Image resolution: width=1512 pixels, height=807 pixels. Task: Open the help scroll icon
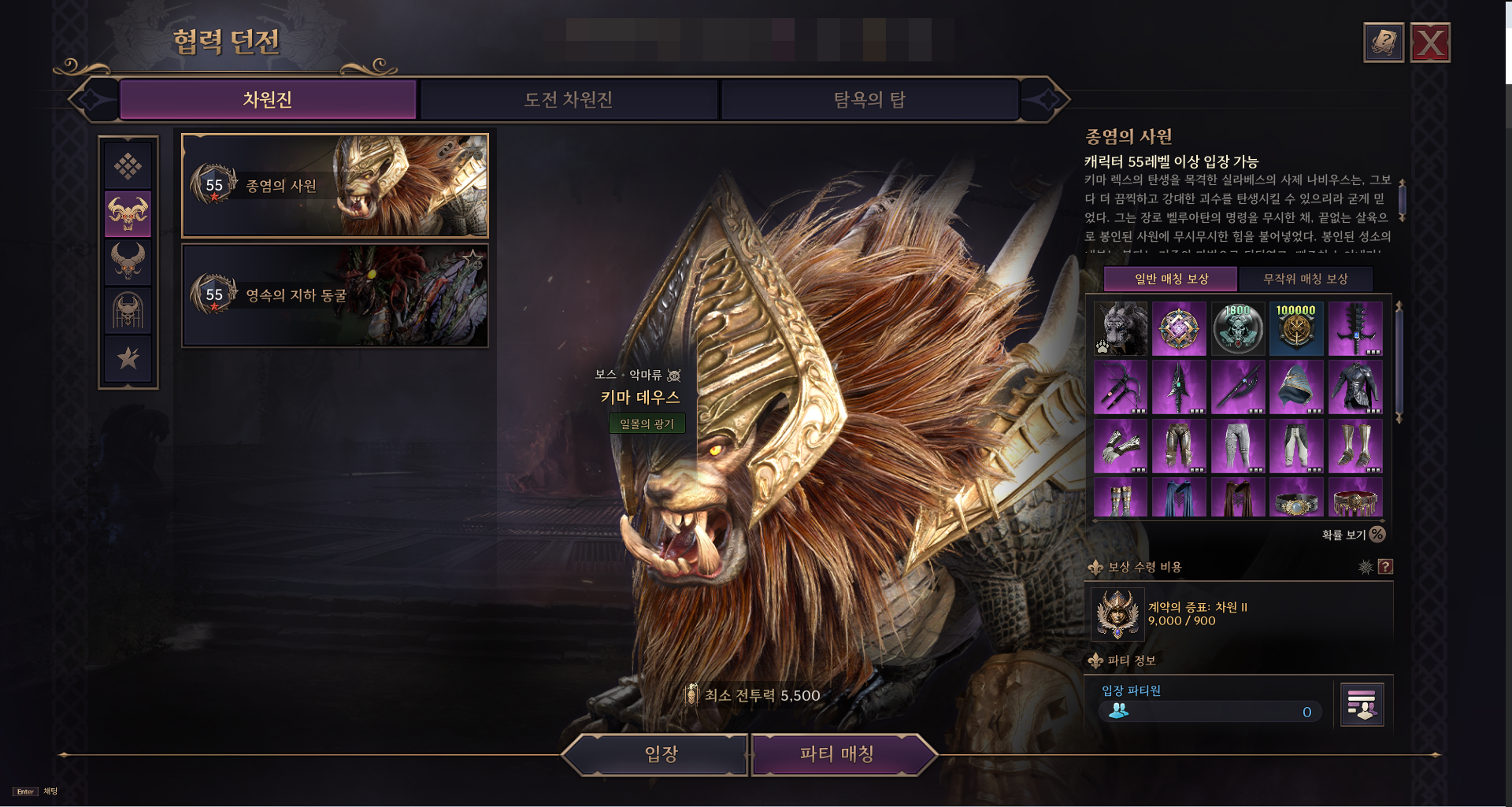tap(1384, 43)
